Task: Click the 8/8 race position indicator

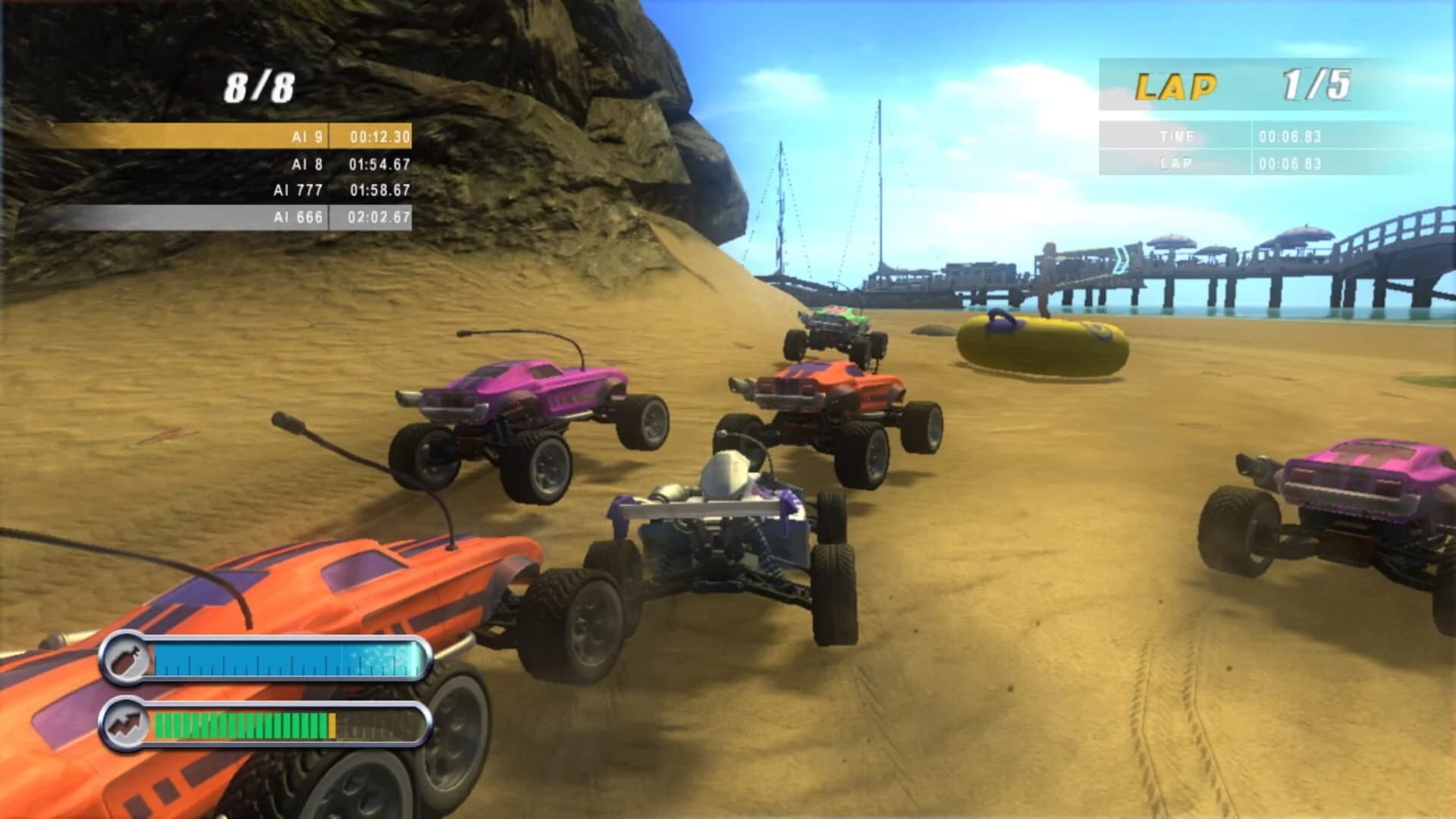Action: click(258, 86)
